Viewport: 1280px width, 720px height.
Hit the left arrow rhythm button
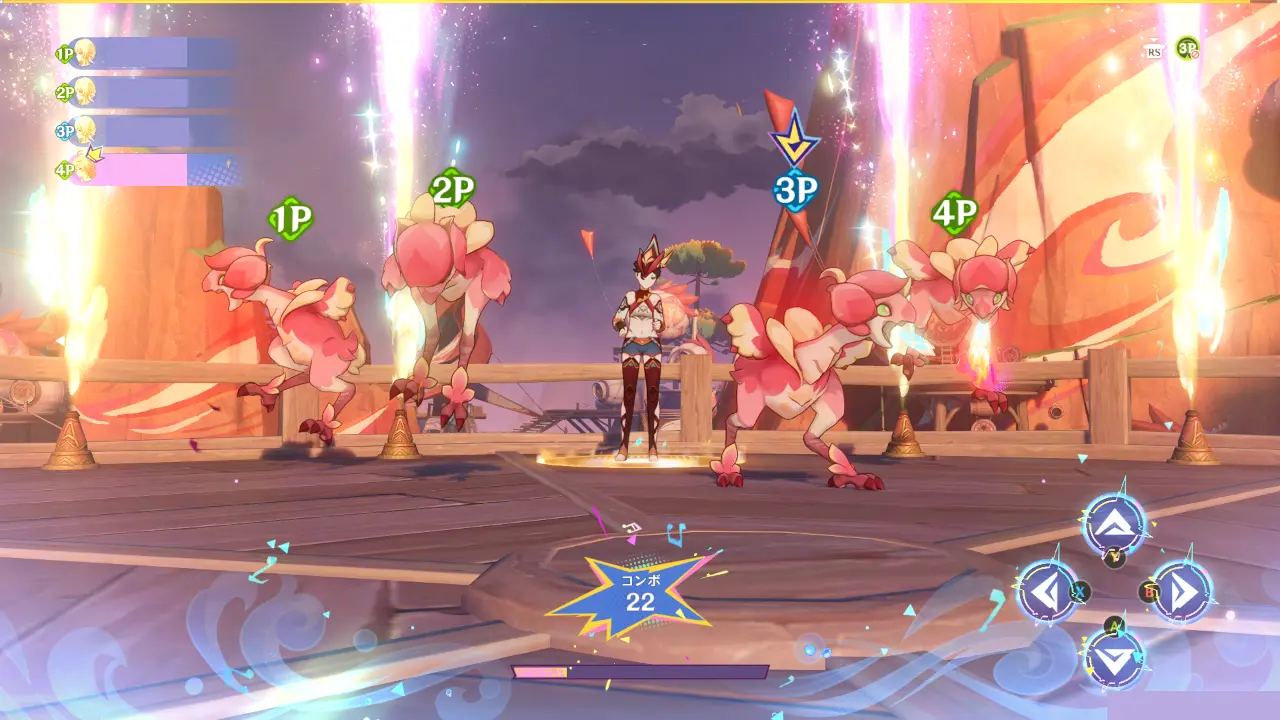[1047, 592]
